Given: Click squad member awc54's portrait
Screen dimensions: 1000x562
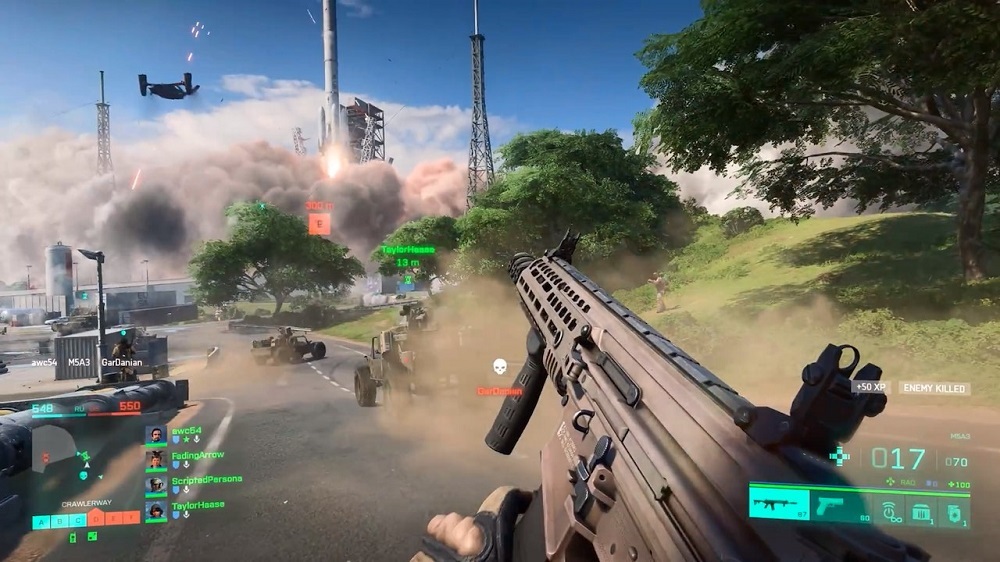Looking at the screenshot, I should (x=155, y=435).
